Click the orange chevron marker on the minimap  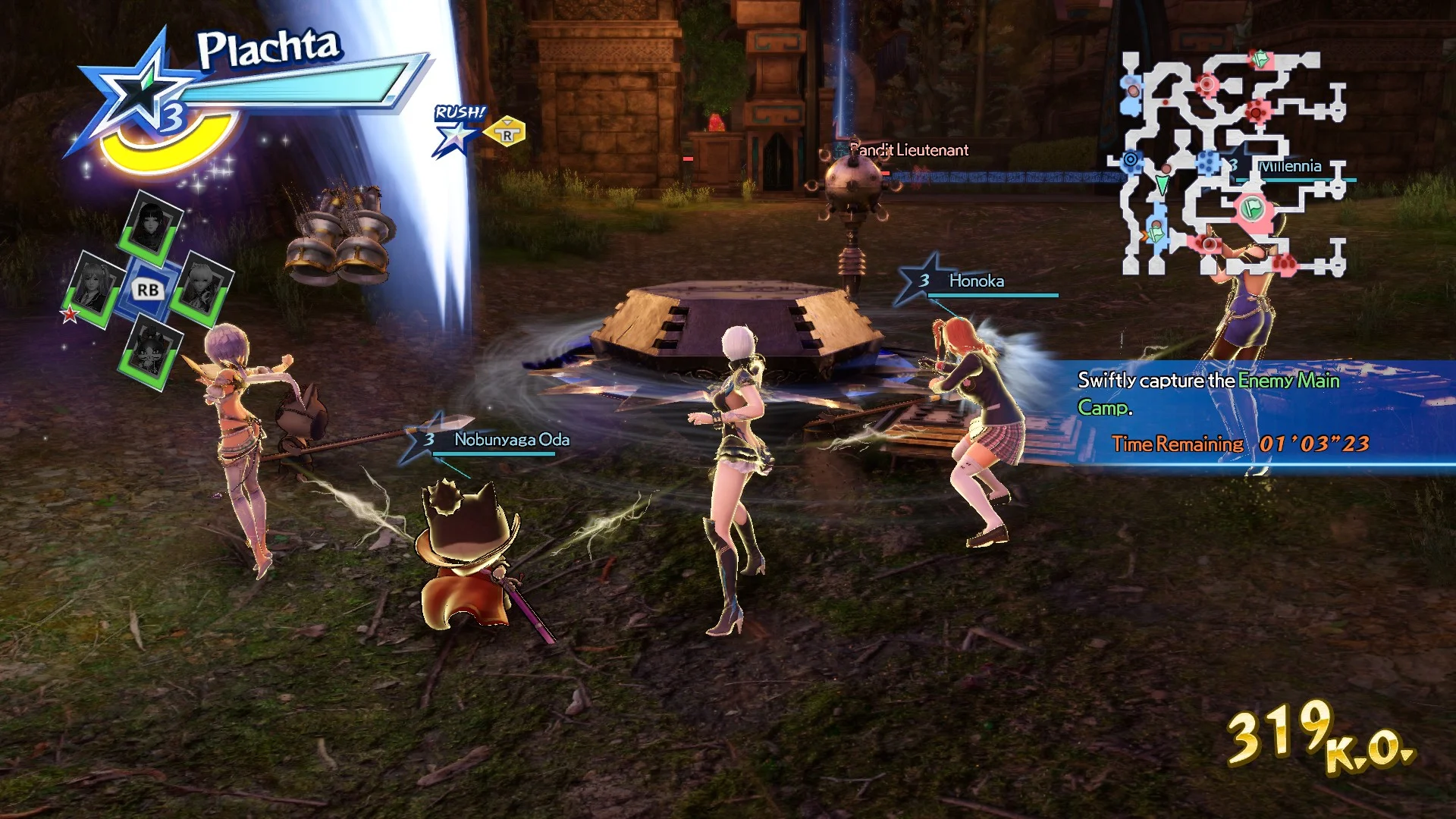point(1145,234)
